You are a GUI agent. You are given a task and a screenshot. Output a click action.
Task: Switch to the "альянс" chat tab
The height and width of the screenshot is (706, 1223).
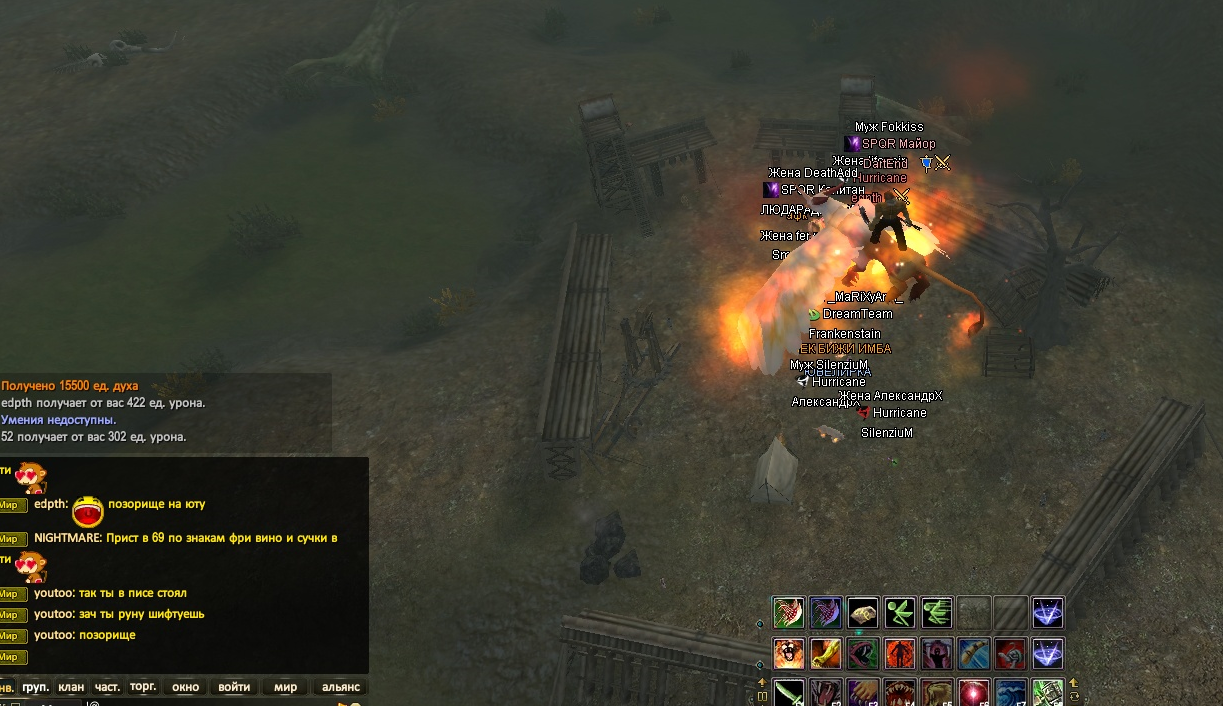coord(340,687)
